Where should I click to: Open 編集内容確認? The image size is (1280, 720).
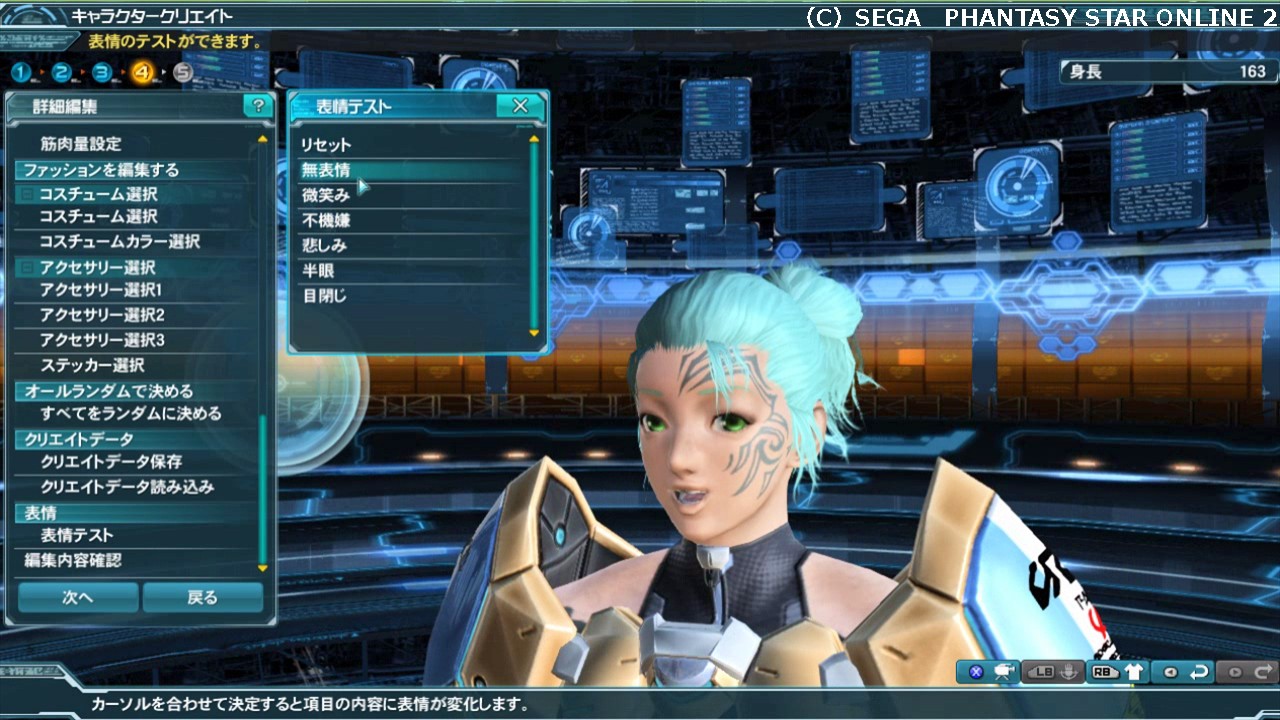point(73,560)
